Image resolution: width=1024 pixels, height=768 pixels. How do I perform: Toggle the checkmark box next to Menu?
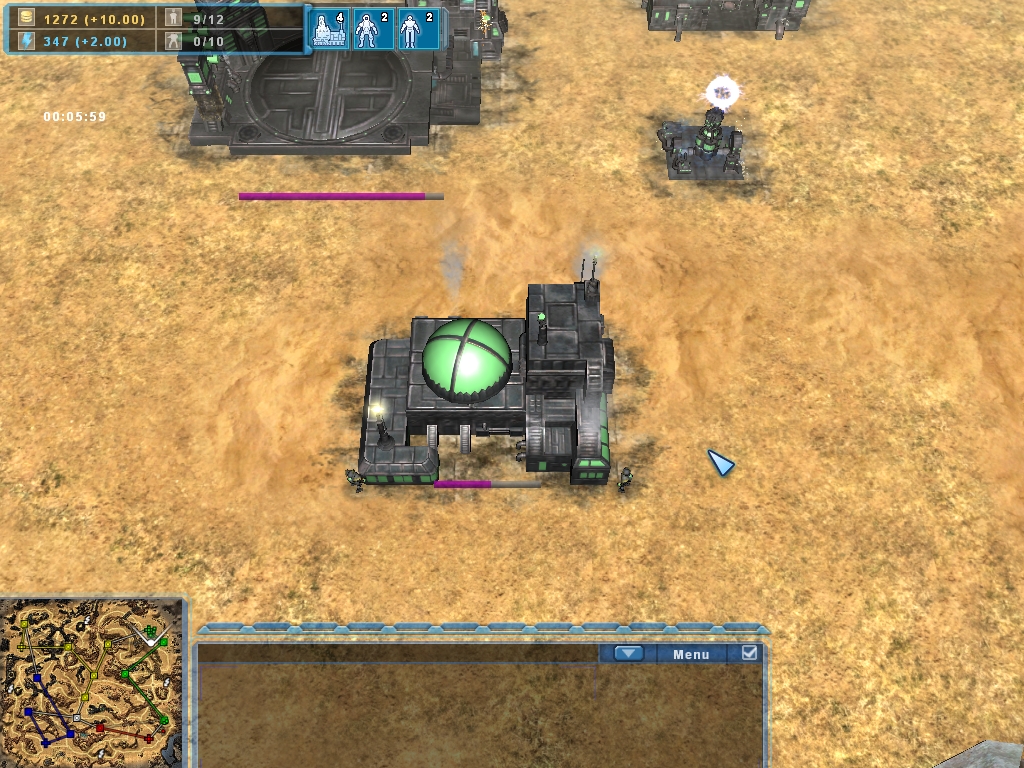point(749,654)
